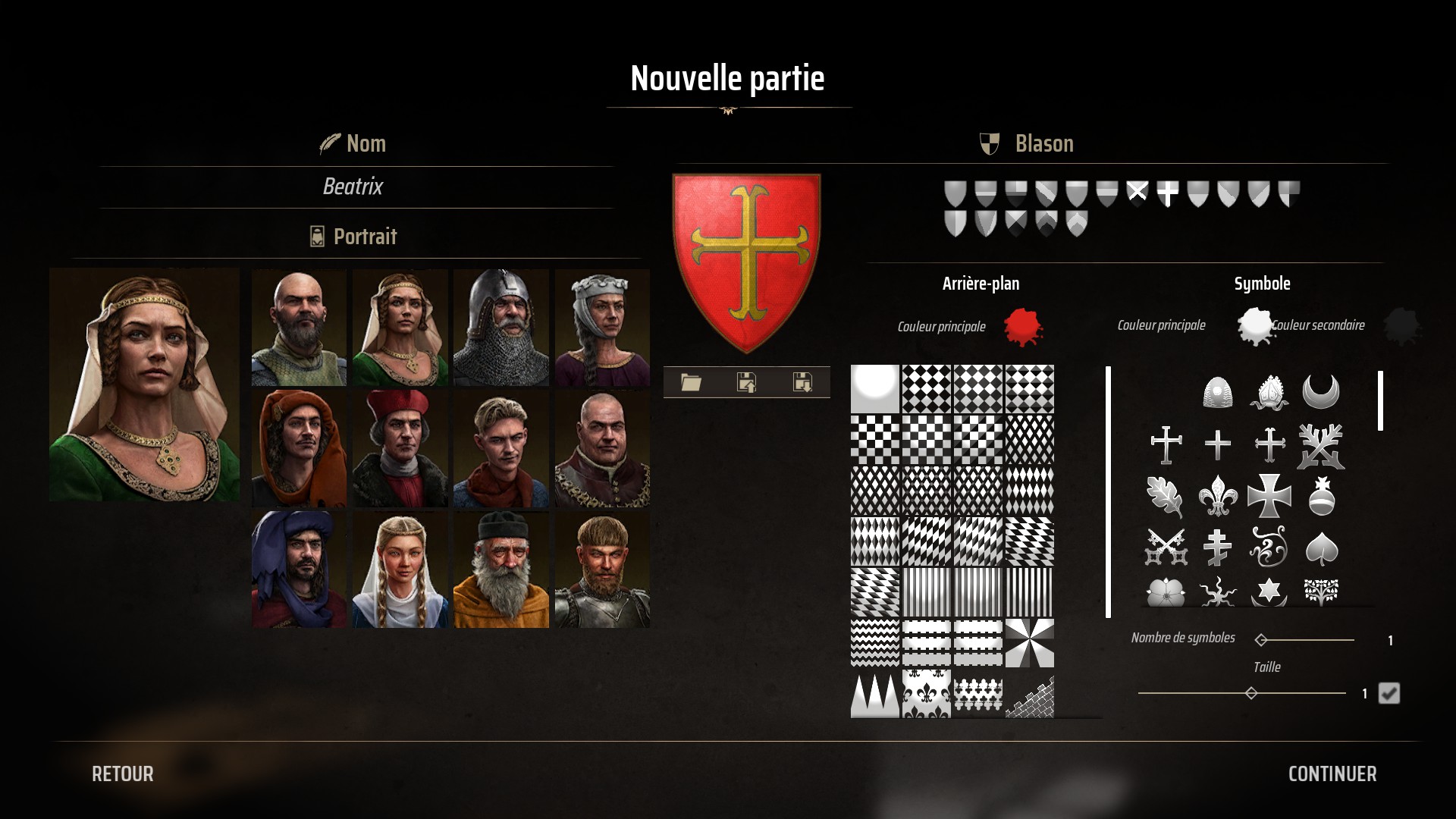Image resolution: width=1456 pixels, height=819 pixels.
Task: Select the old man with white beard portrait
Action: coord(500,570)
